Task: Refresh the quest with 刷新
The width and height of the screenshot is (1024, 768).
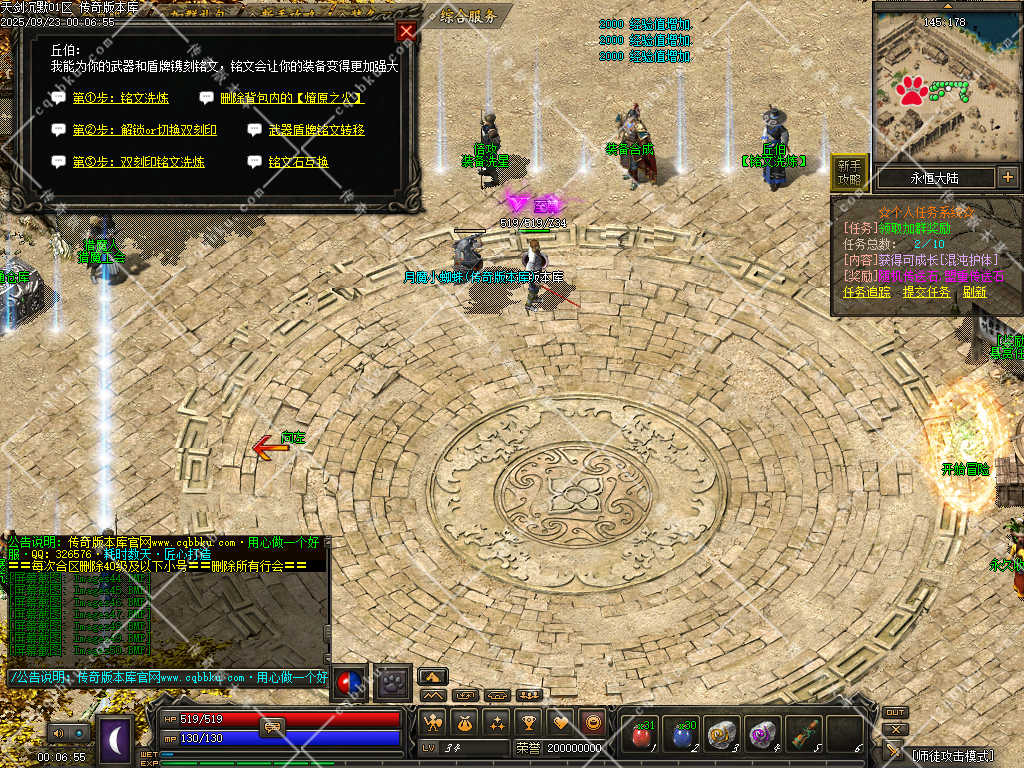Action: click(x=974, y=292)
